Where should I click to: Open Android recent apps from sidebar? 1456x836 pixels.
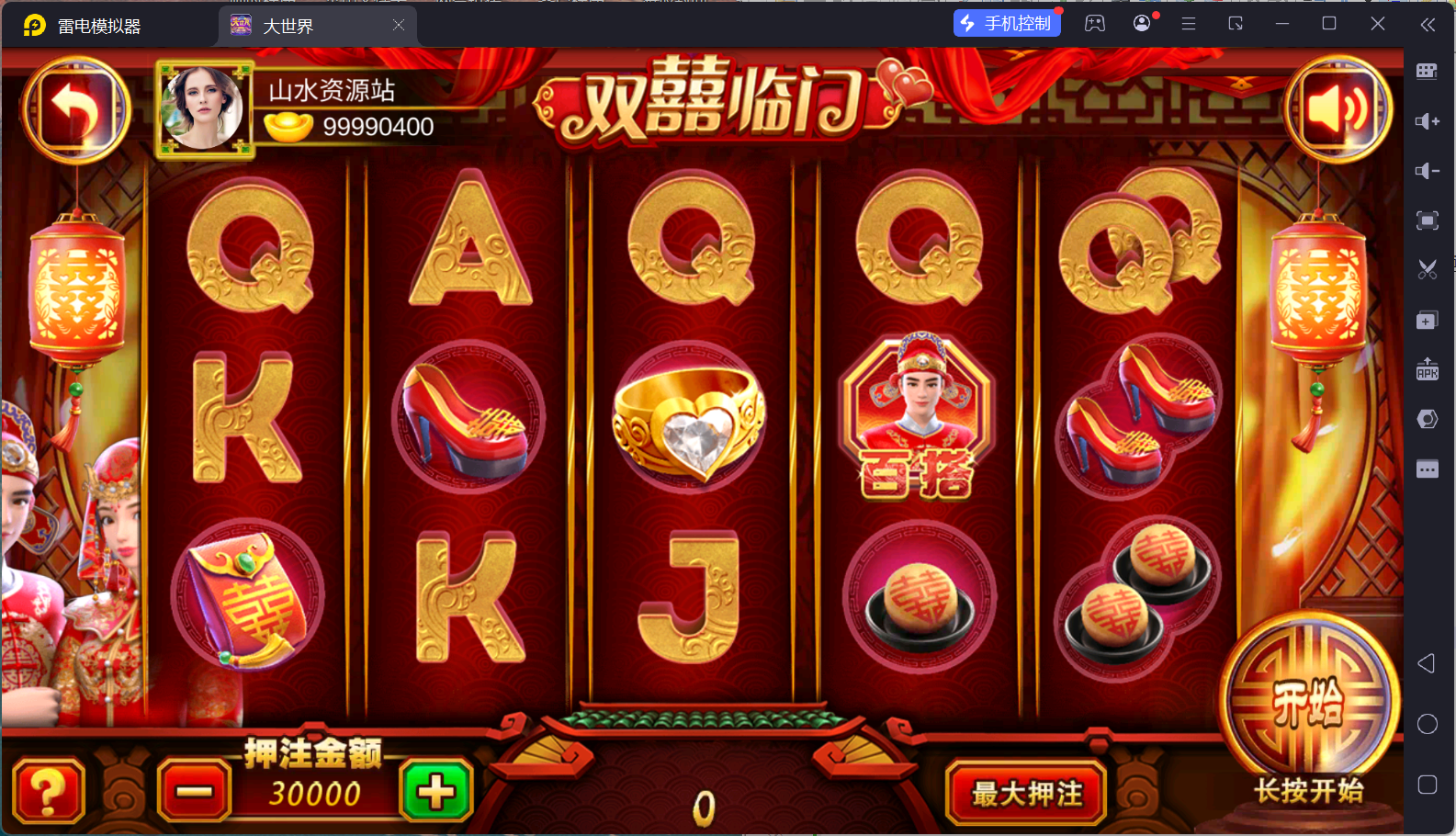tap(1427, 785)
